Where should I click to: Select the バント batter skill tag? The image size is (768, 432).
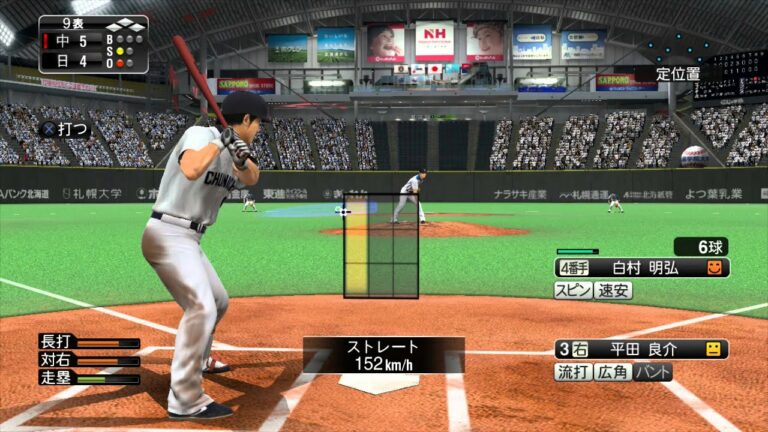653,372
